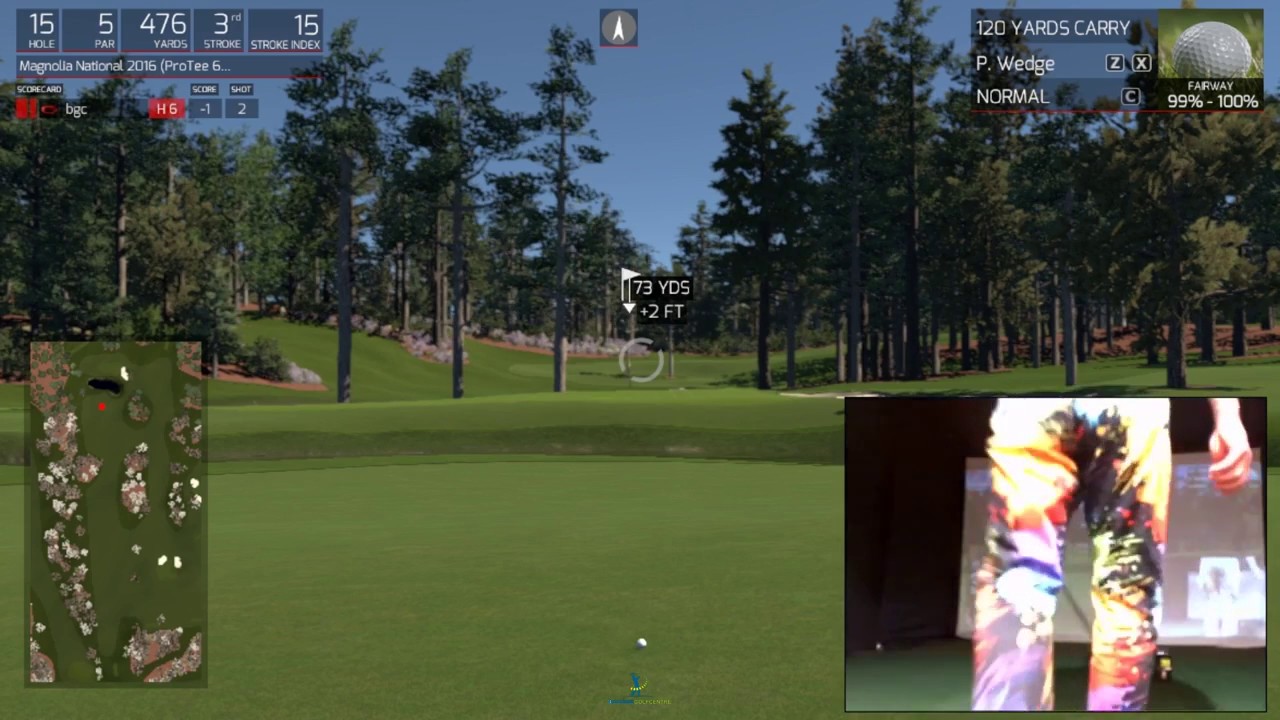Open the hole overview minimap
The height and width of the screenshot is (720, 1280).
(116, 513)
